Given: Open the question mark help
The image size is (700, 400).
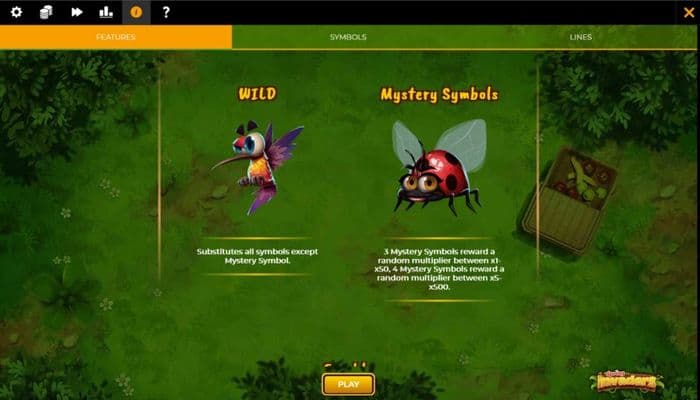Looking at the screenshot, I should click(166, 12).
